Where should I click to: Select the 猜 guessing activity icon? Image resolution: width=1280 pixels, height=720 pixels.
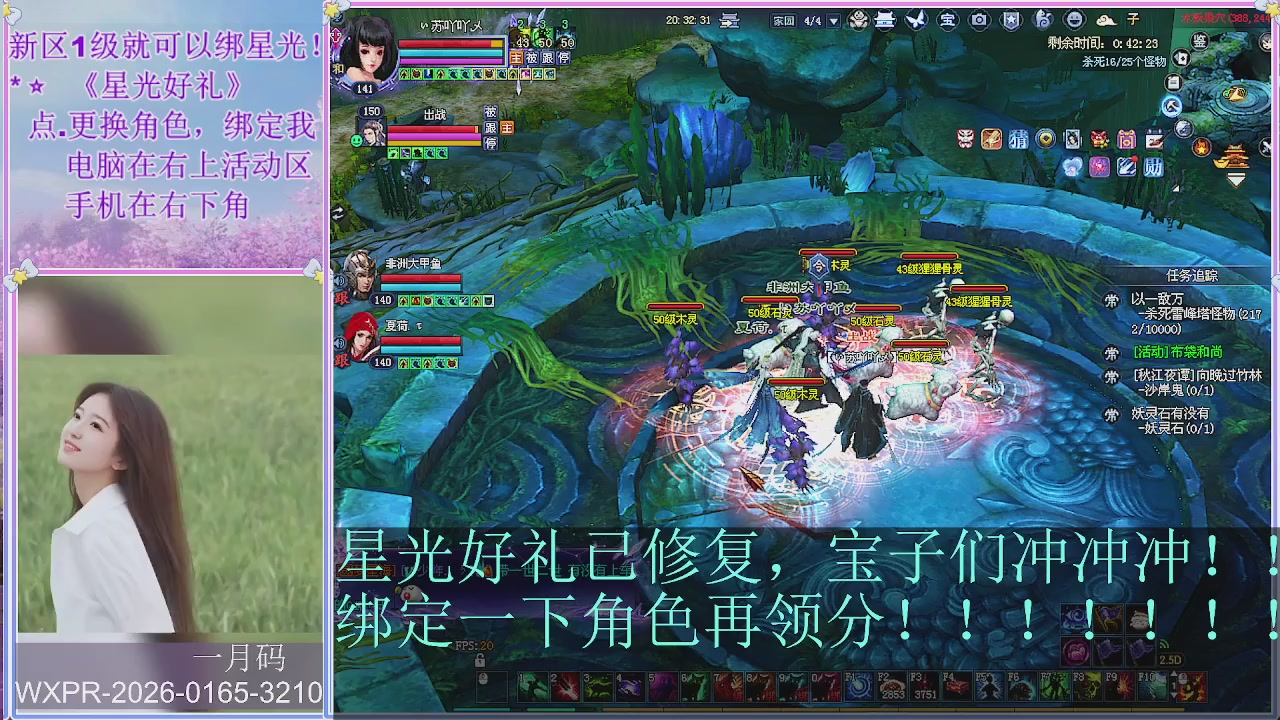coord(1018,138)
